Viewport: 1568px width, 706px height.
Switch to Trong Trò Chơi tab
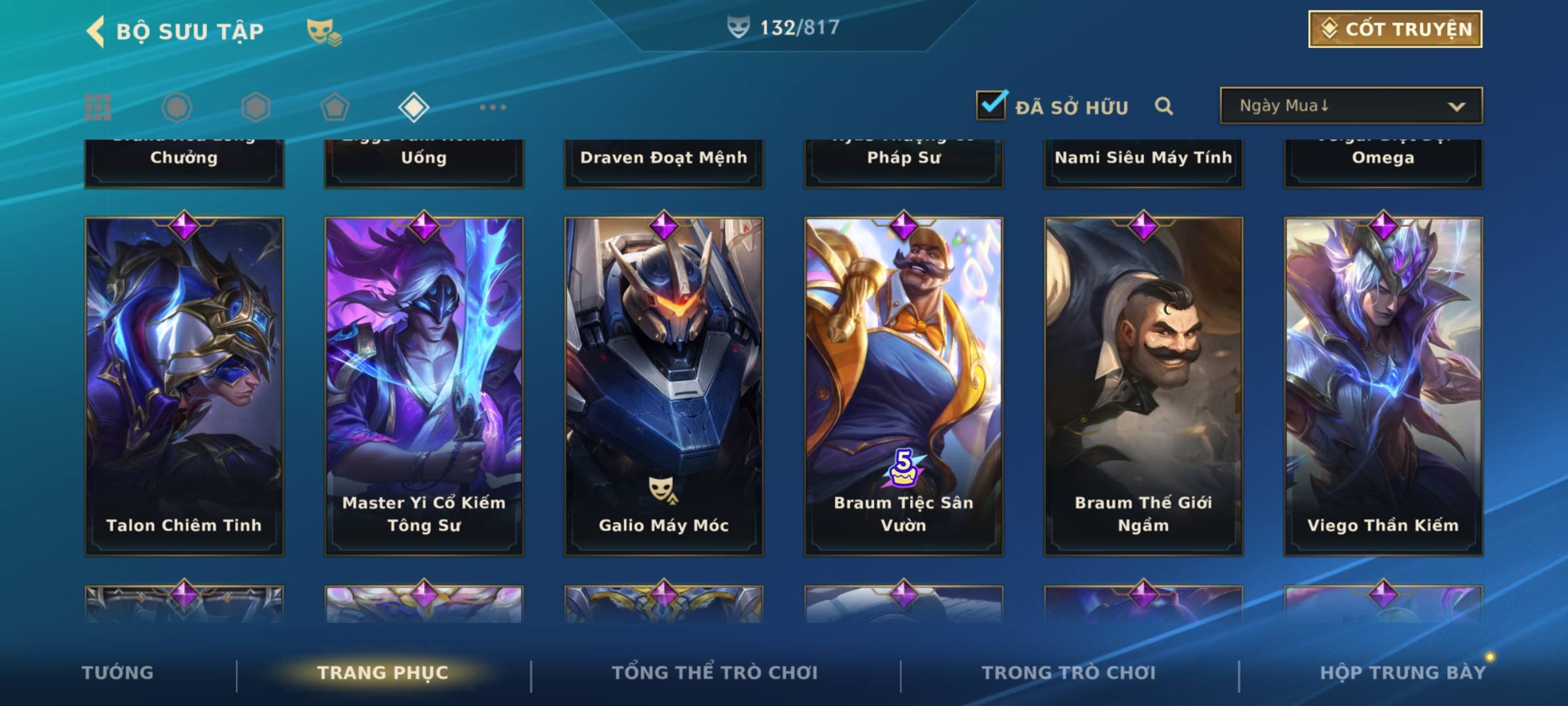[1069, 673]
